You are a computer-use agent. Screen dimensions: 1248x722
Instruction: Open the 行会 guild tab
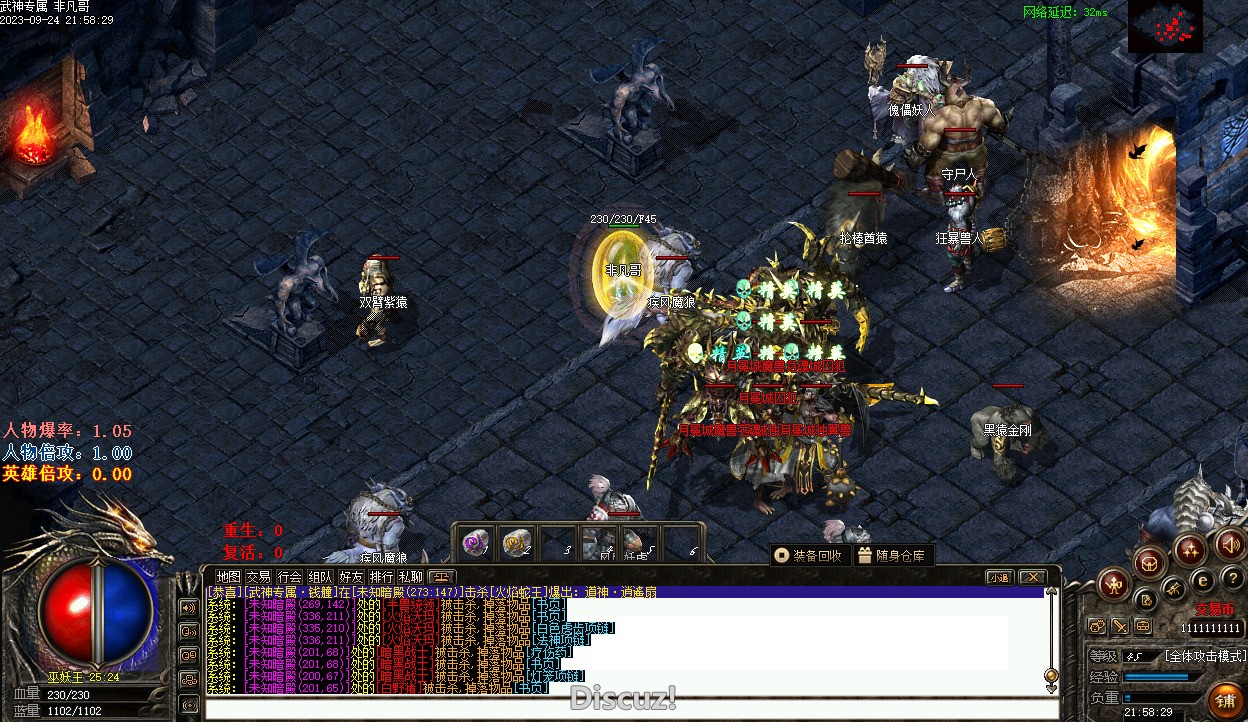[x=290, y=577]
